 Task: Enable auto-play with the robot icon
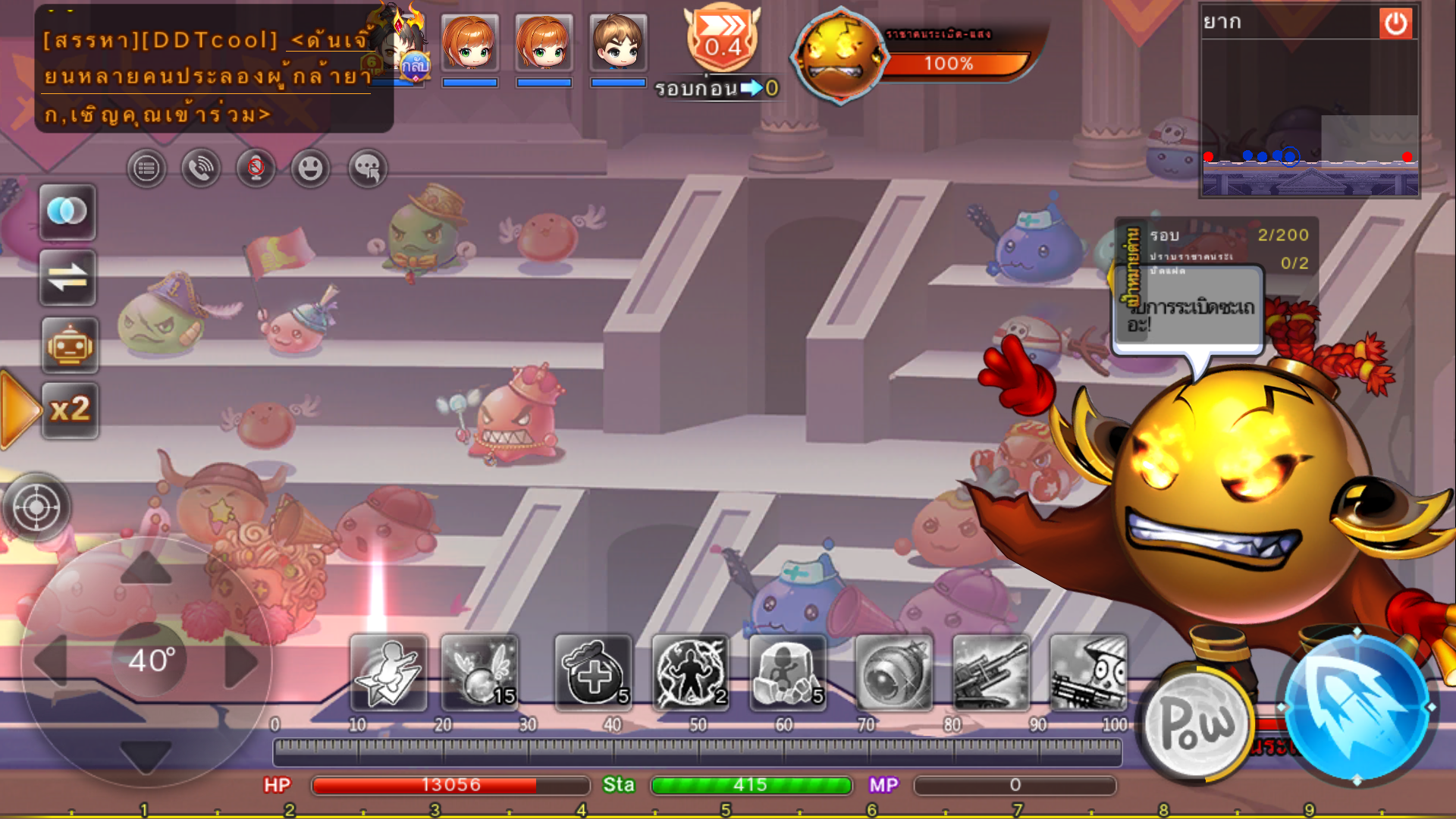pos(69,346)
